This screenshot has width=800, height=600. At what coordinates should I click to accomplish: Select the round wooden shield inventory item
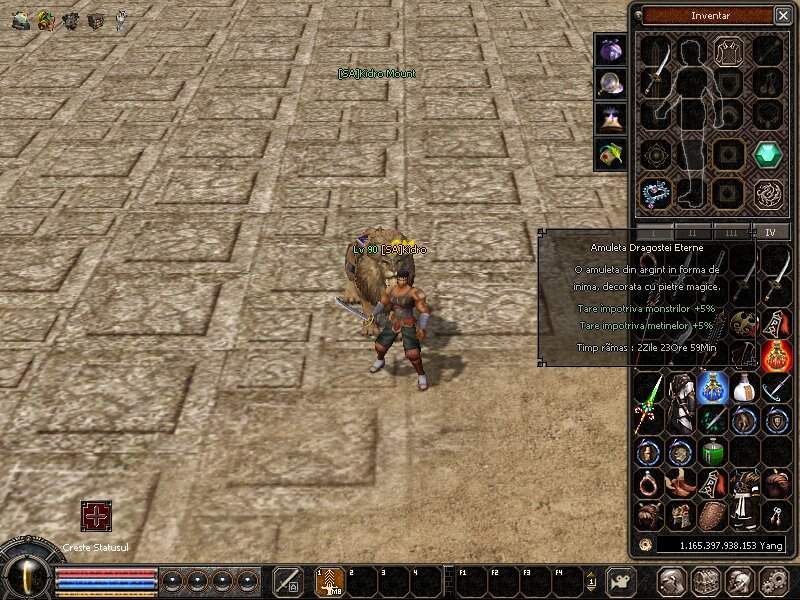pyautogui.click(x=712, y=515)
